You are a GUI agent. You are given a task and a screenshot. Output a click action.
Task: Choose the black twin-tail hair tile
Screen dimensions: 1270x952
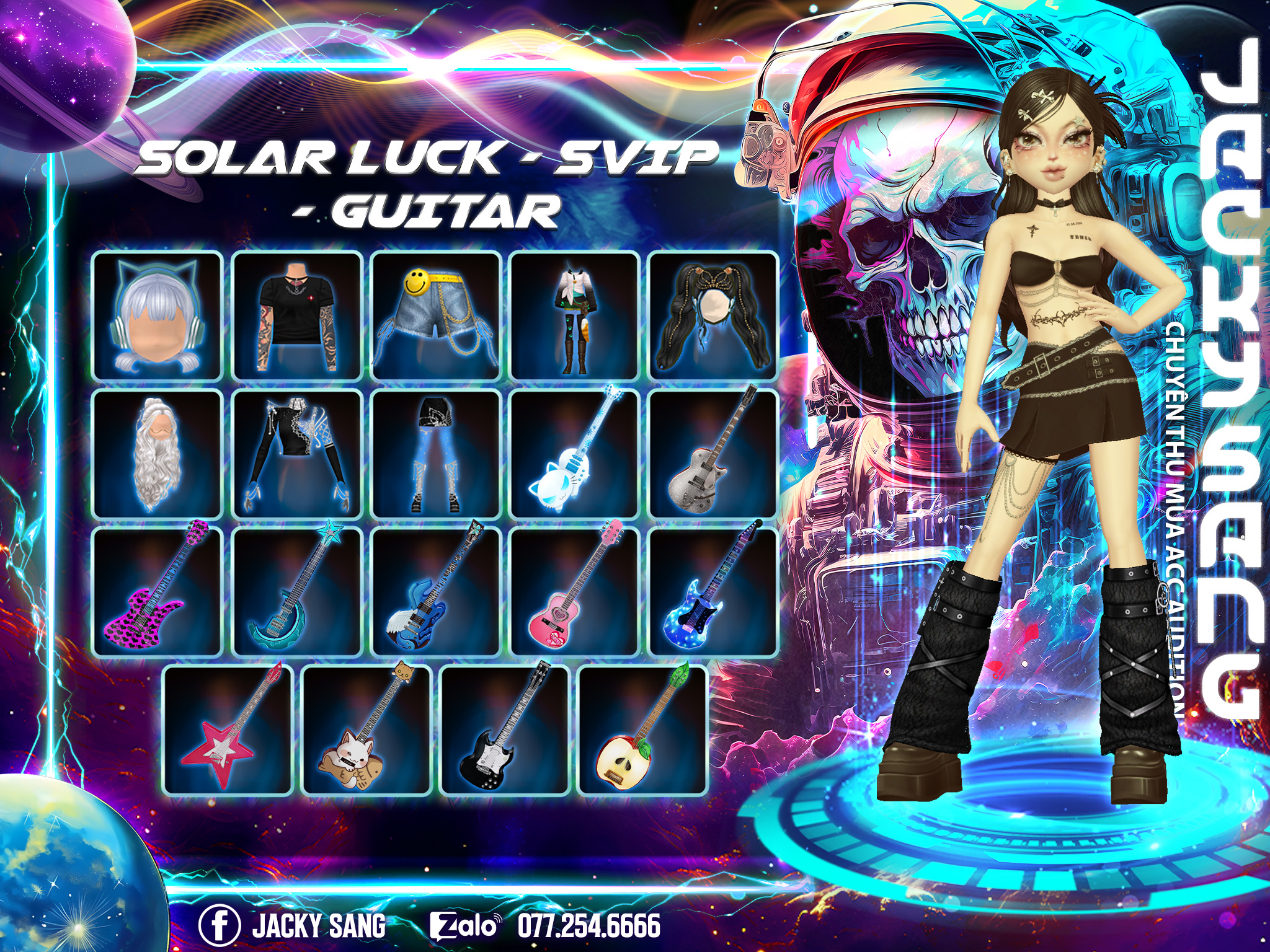click(713, 315)
